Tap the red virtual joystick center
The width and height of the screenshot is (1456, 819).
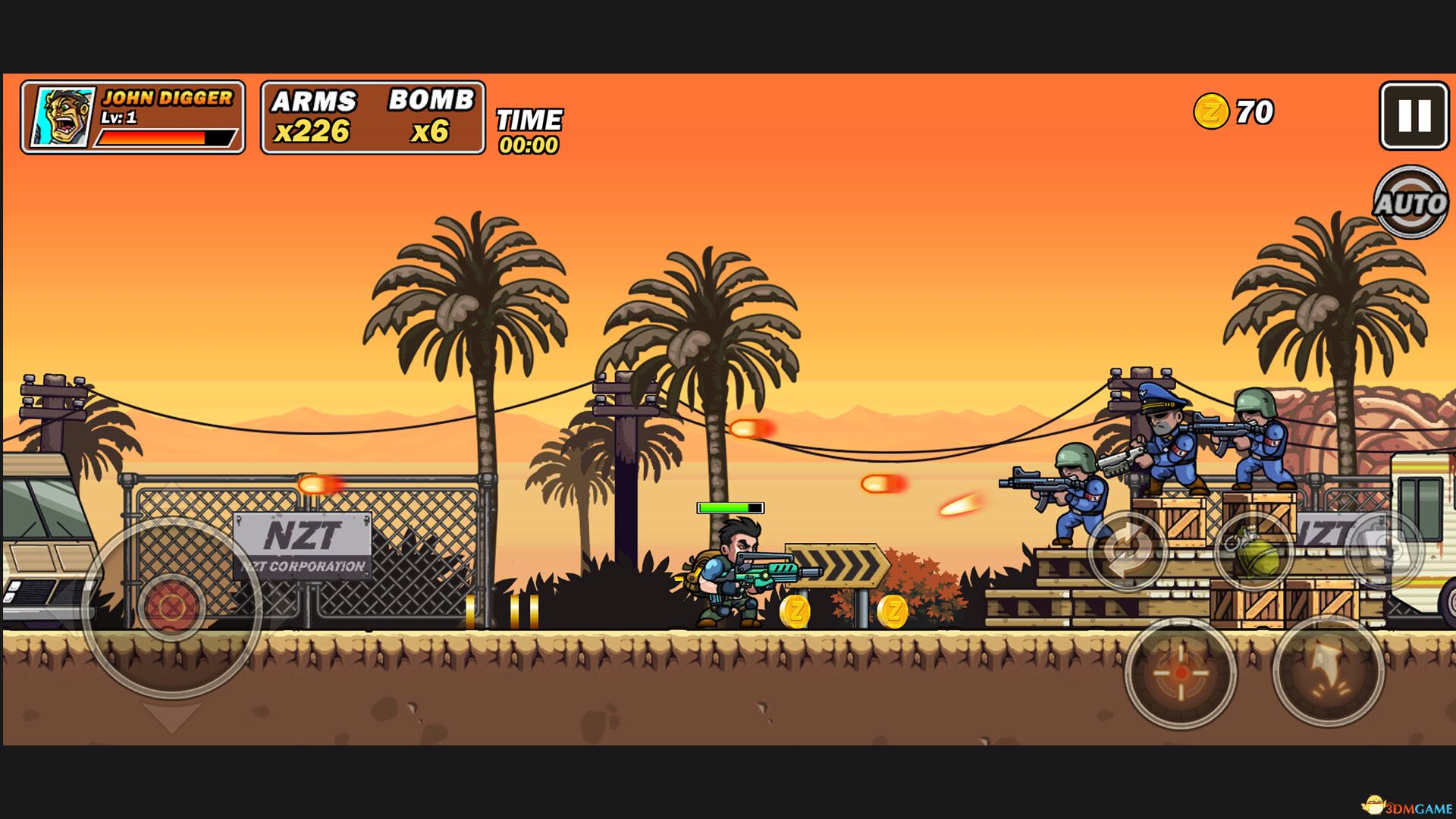click(x=171, y=607)
